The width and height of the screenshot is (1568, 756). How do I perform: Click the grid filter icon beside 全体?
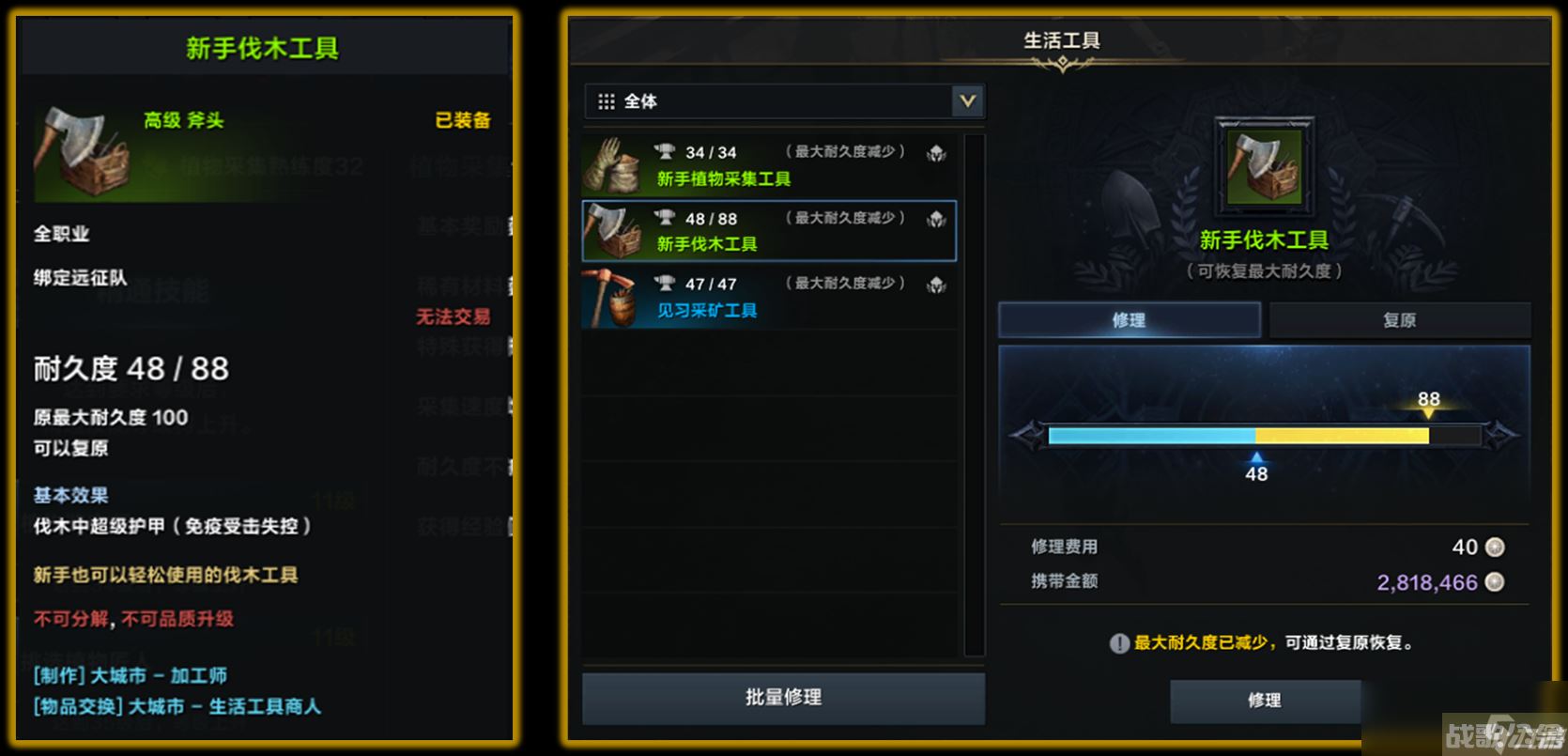pyautogui.click(x=606, y=100)
